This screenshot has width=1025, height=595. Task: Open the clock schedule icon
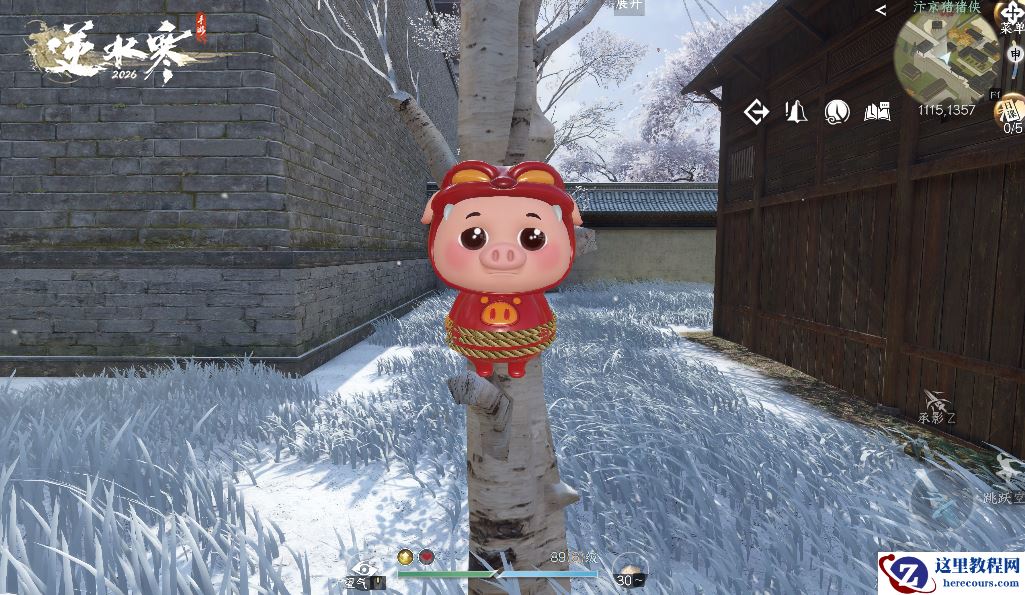click(x=837, y=112)
